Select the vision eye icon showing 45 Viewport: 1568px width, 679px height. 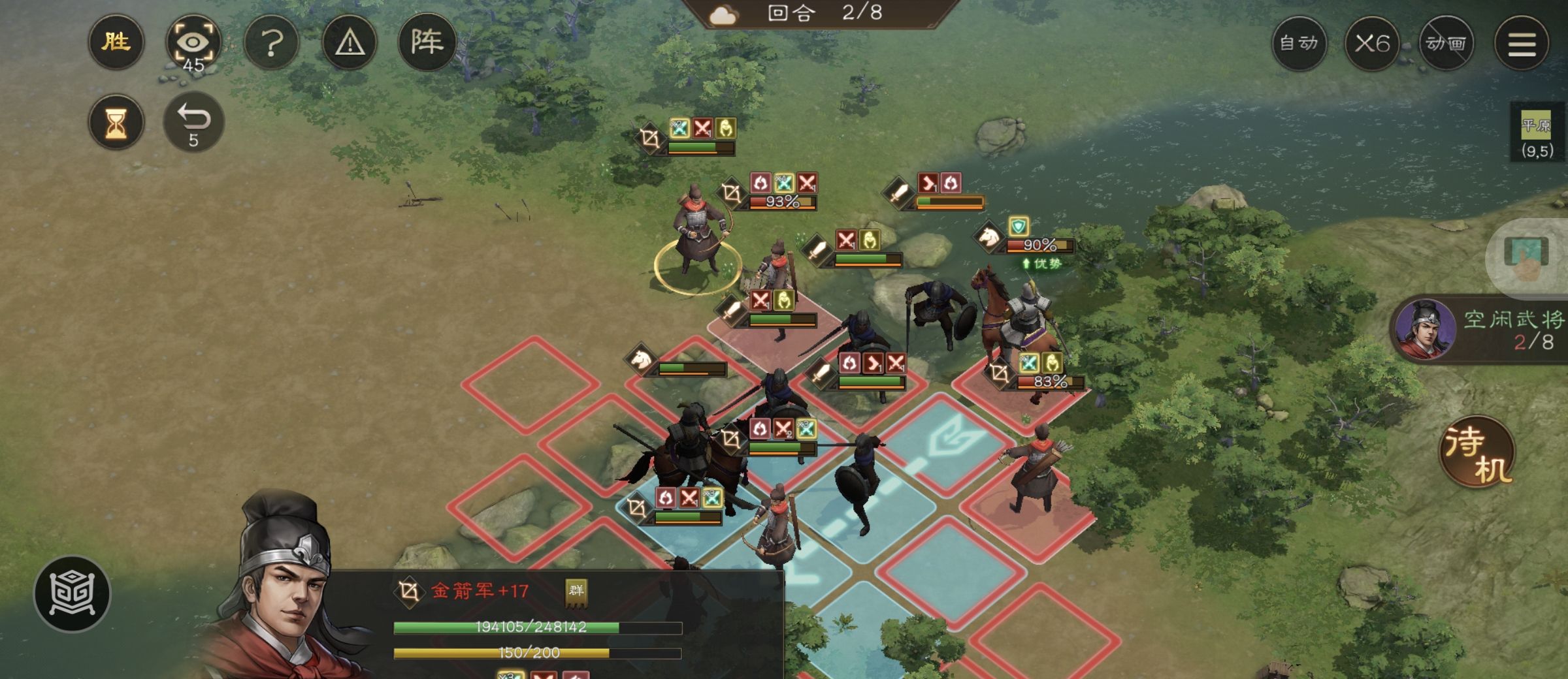[x=194, y=41]
